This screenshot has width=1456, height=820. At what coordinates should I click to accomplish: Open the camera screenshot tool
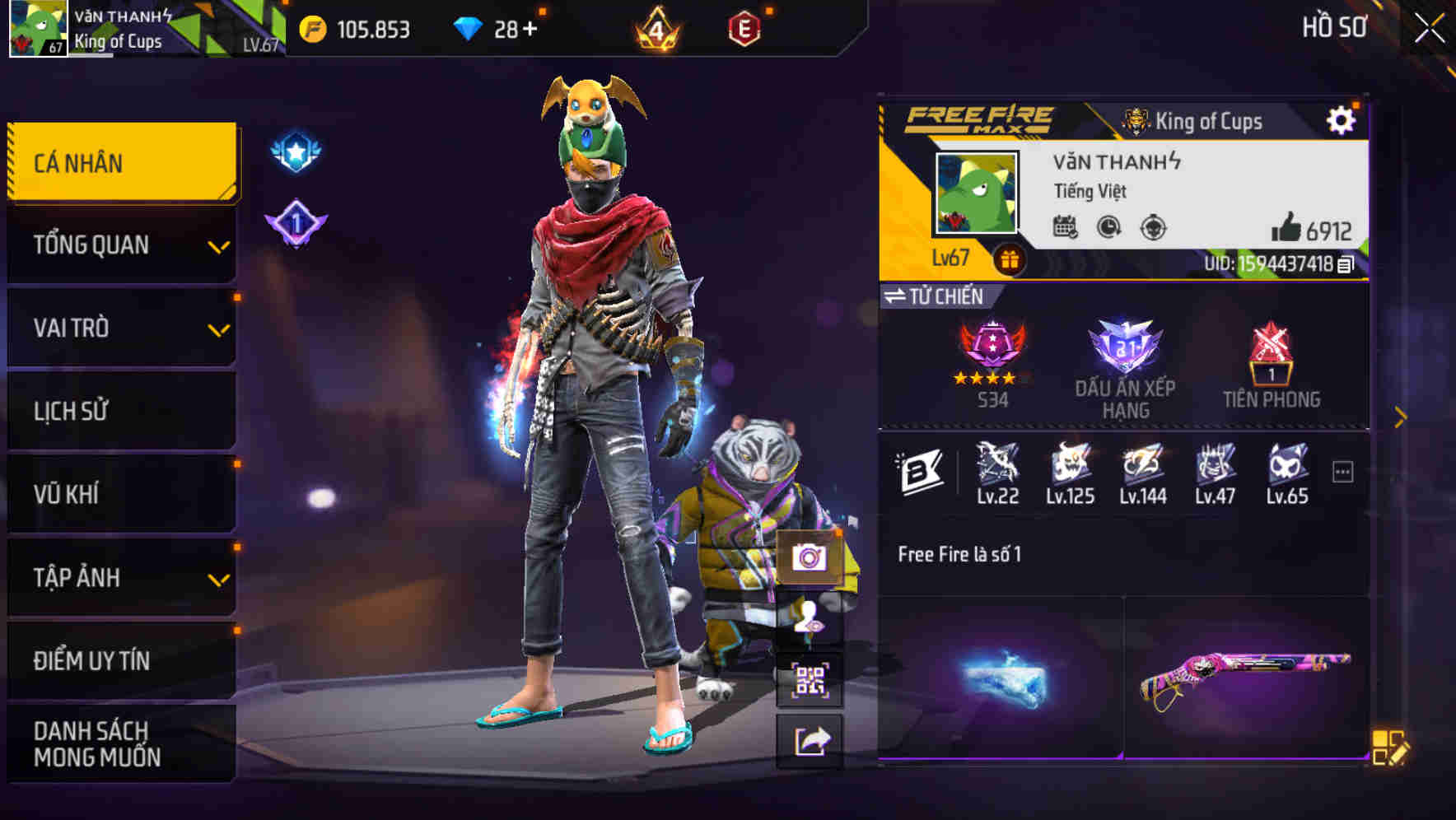coord(811,558)
